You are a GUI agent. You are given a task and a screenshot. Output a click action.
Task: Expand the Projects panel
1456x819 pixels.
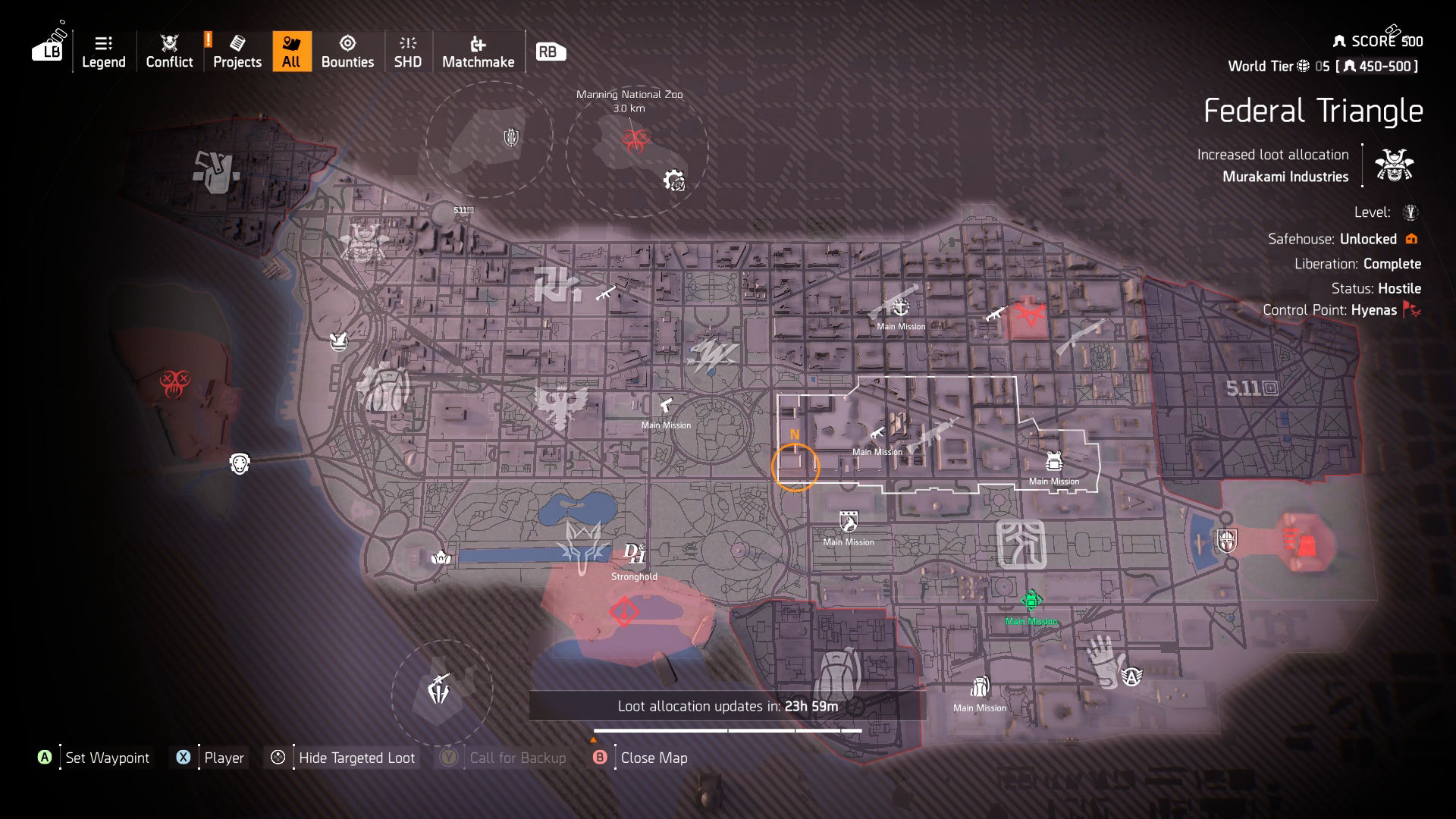[237, 52]
